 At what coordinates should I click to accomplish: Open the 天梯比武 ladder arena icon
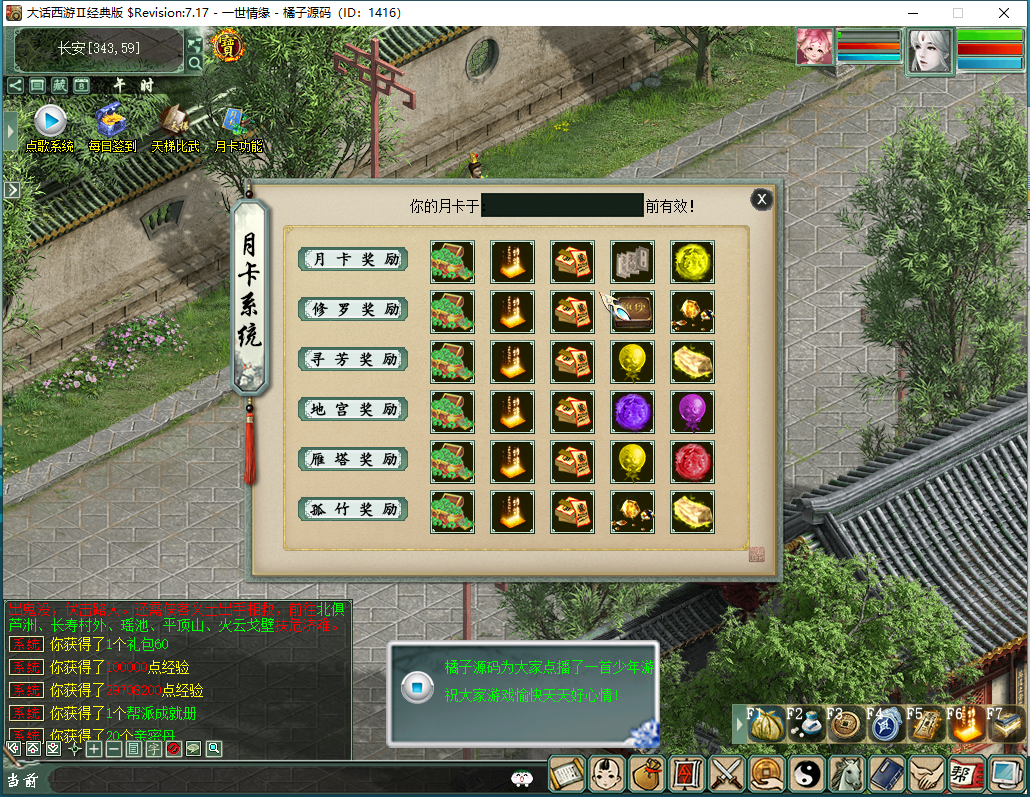175,122
